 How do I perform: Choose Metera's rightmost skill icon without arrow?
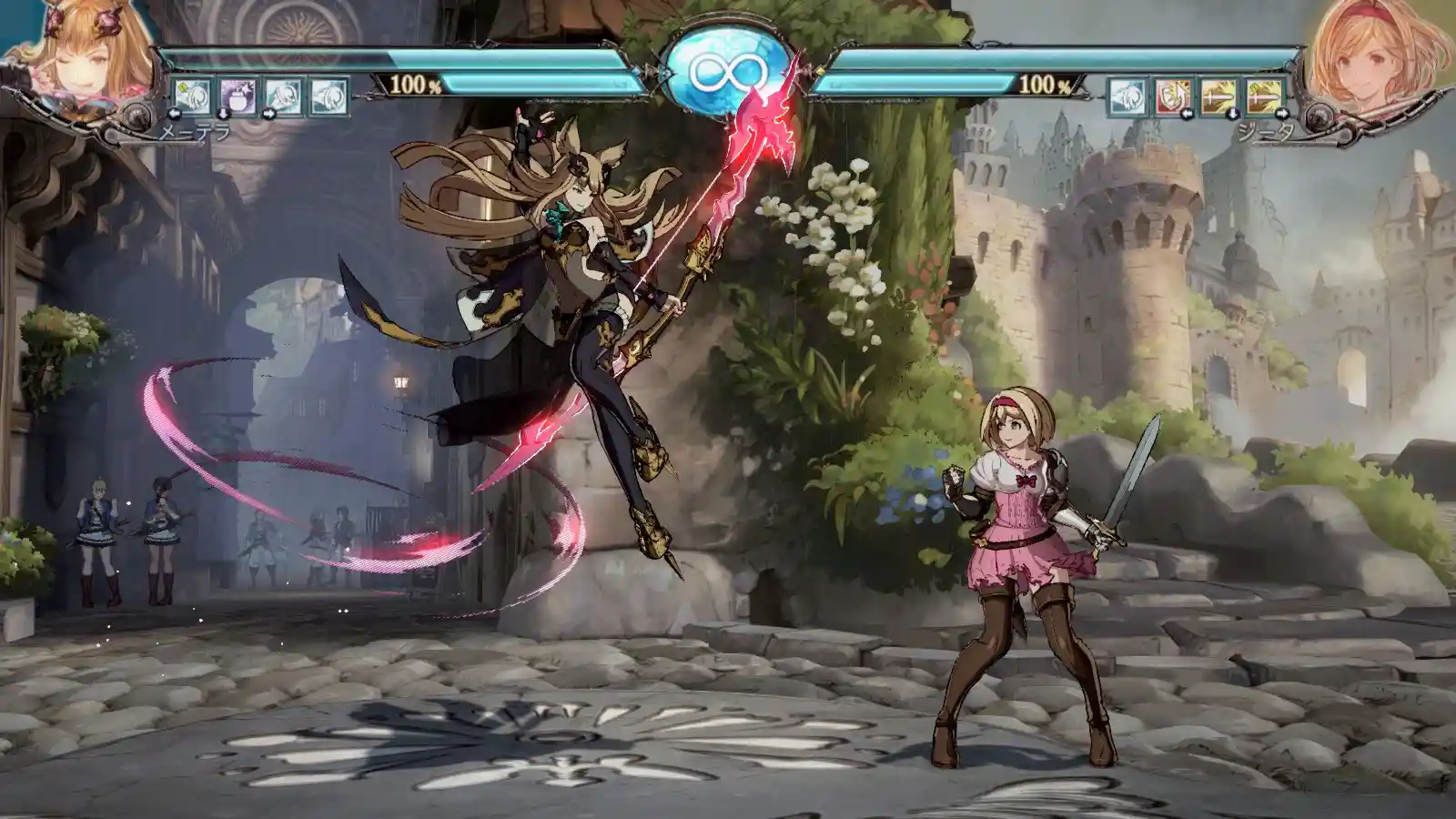(x=329, y=96)
